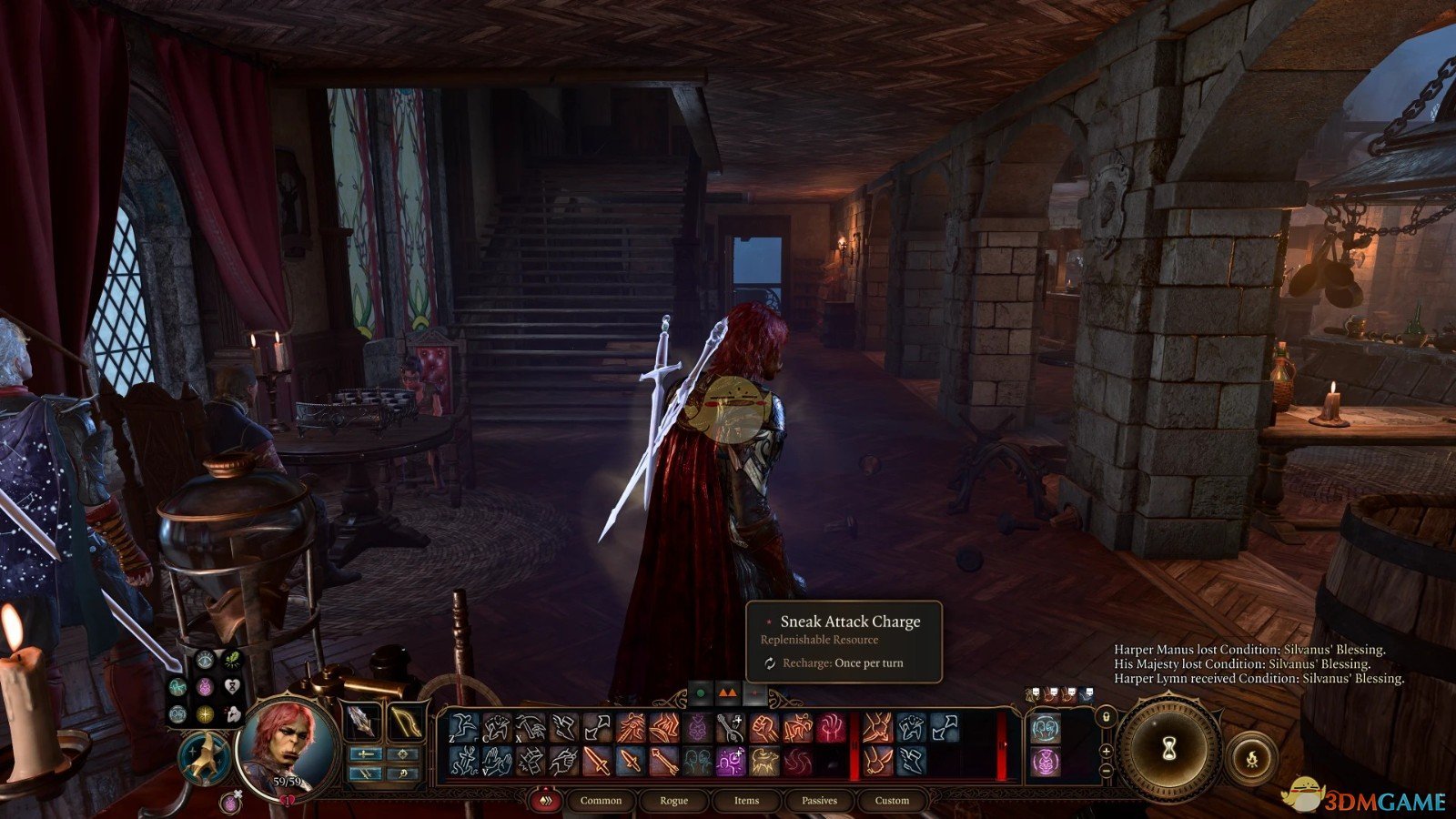Activate the purple plus-figure ability
This screenshot has height=819, width=1456.
click(x=730, y=761)
